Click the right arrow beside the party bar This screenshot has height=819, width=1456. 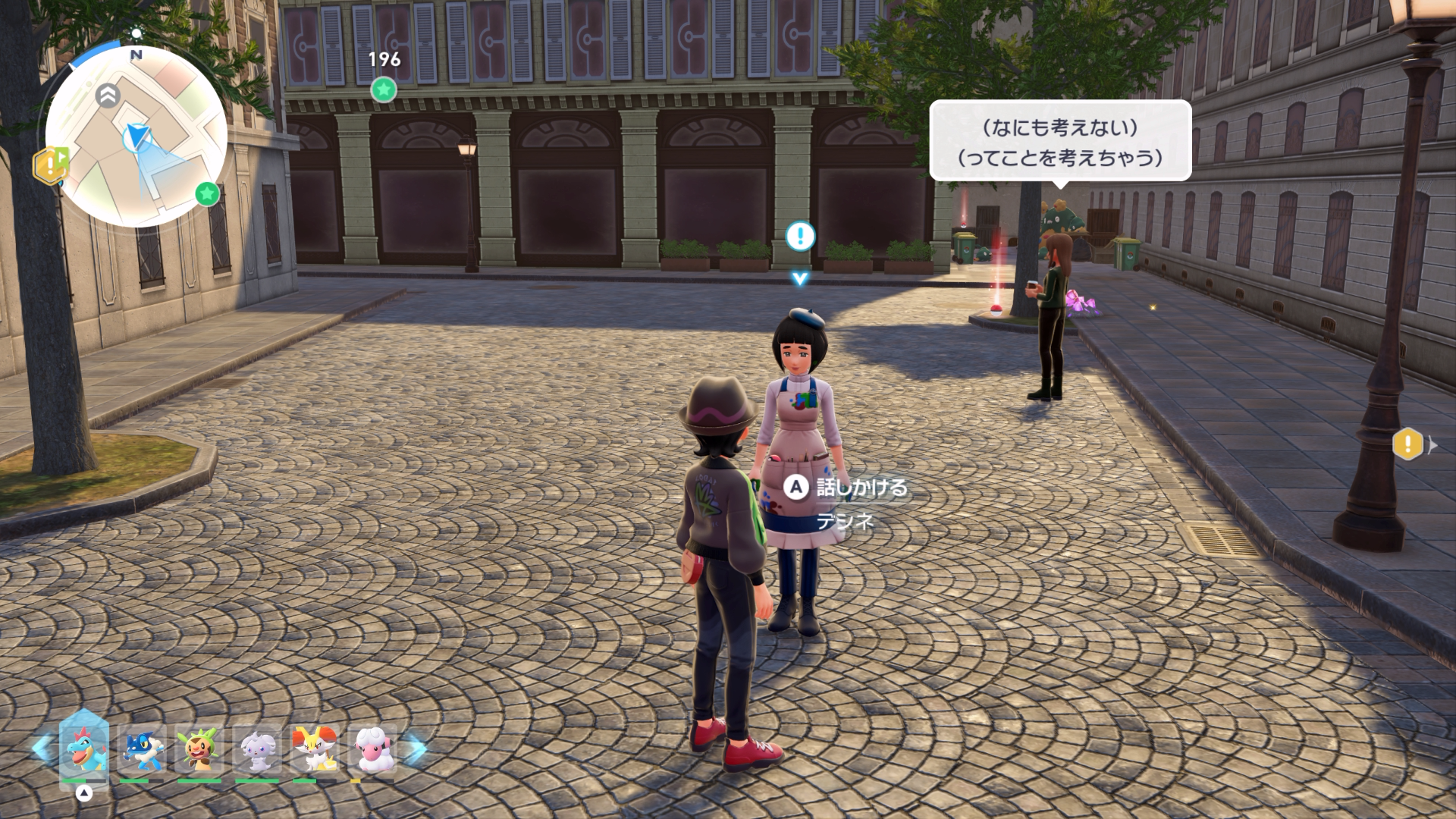pos(416,748)
